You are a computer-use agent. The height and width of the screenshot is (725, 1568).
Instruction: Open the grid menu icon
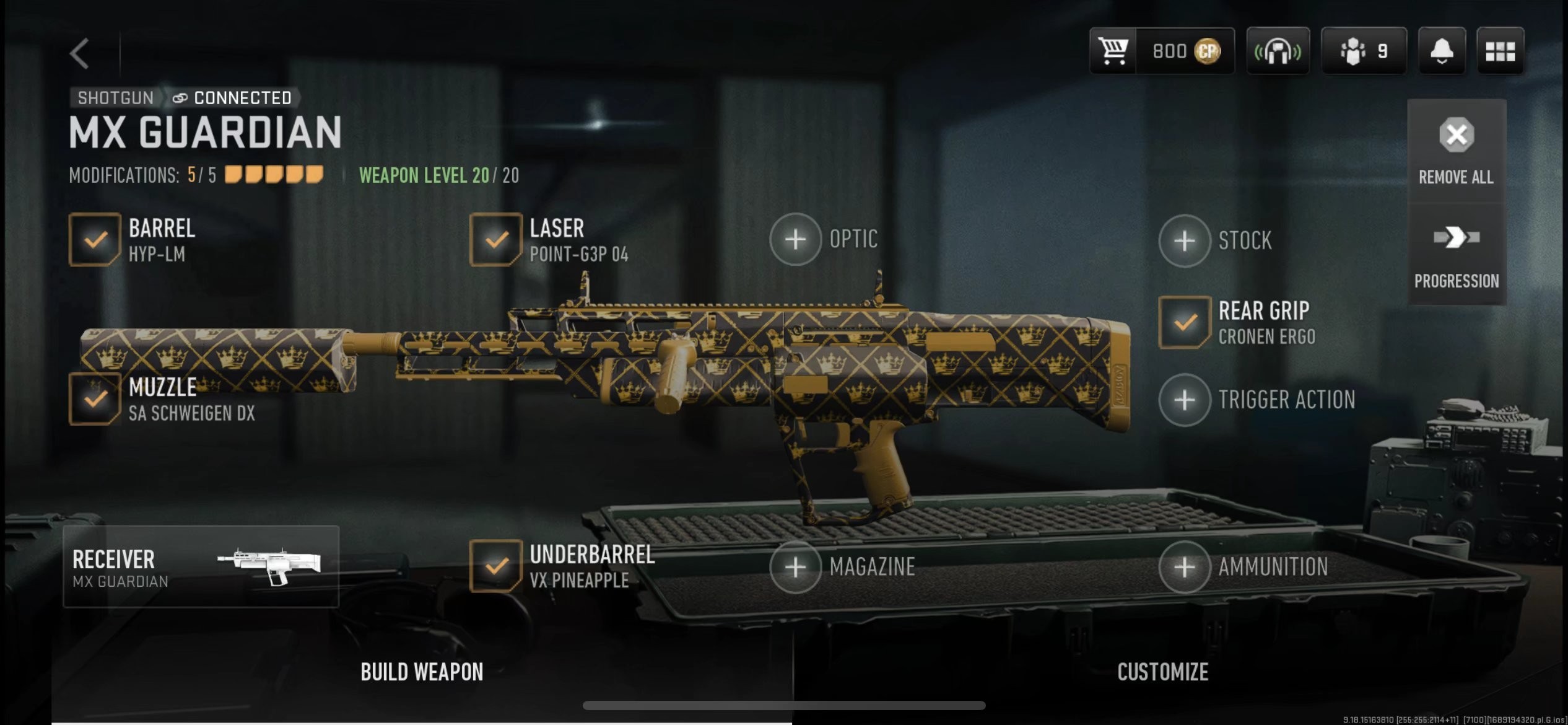click(1500, 51)
